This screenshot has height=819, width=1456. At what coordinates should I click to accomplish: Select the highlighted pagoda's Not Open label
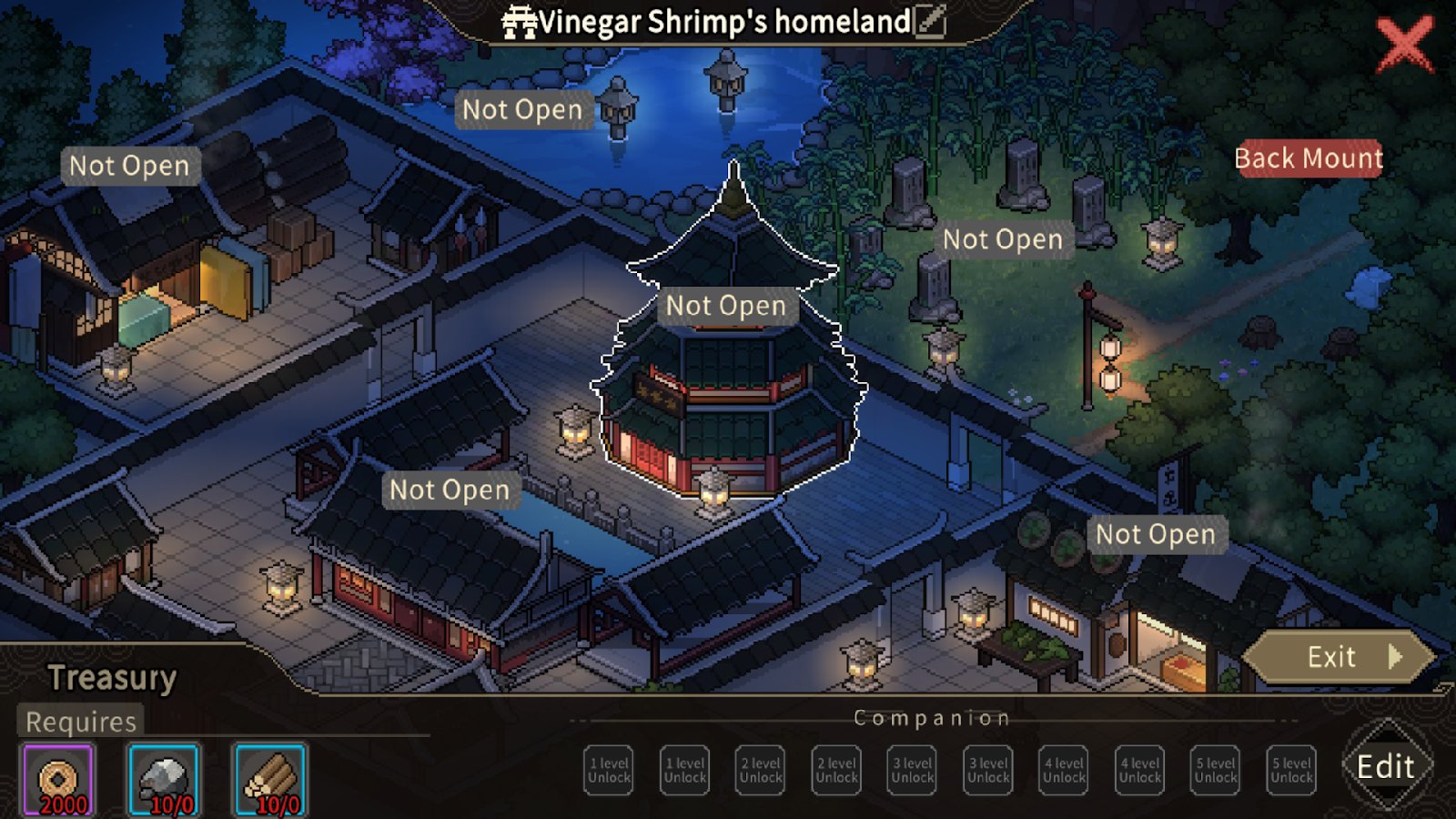(x=725, y=306)
